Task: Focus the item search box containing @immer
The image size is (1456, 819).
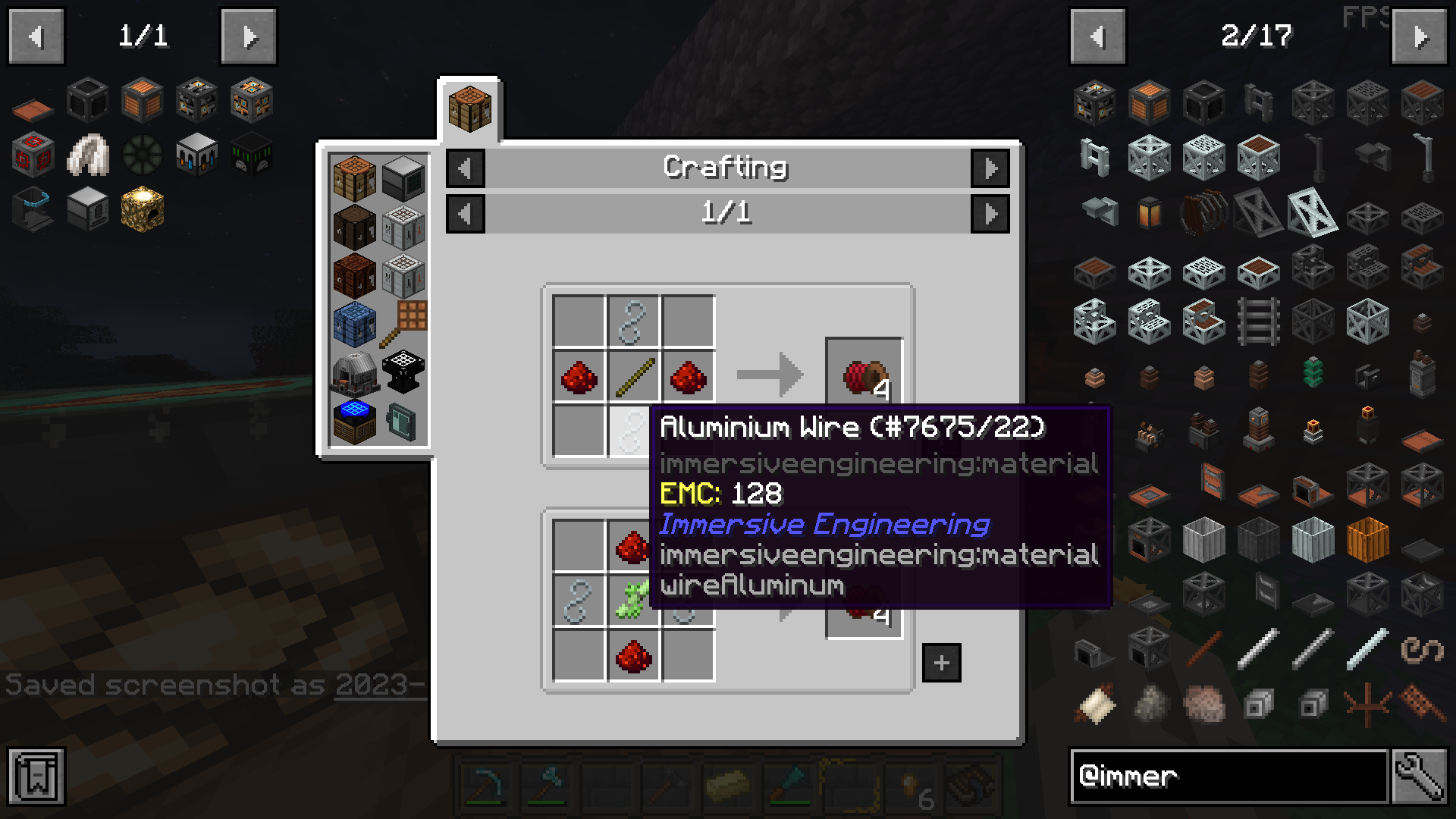Action: pos(1228,776)
